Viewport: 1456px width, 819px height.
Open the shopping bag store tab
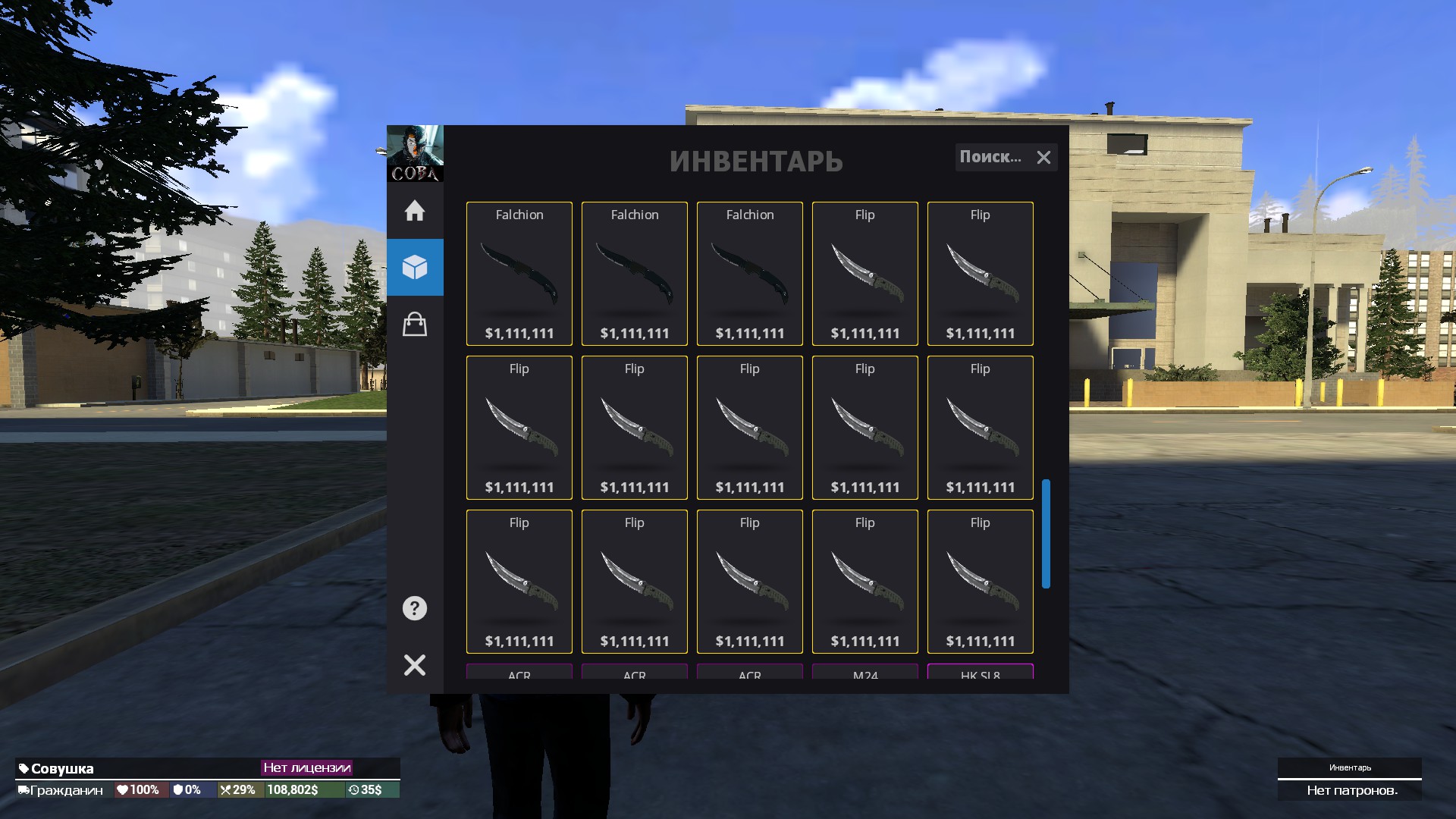pyautogui.click(x=415, y=325)
